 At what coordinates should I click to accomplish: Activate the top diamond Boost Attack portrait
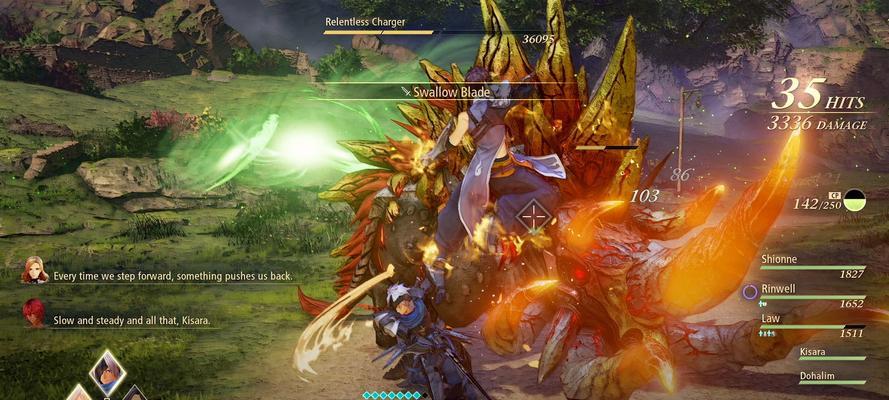coord(106,370)
